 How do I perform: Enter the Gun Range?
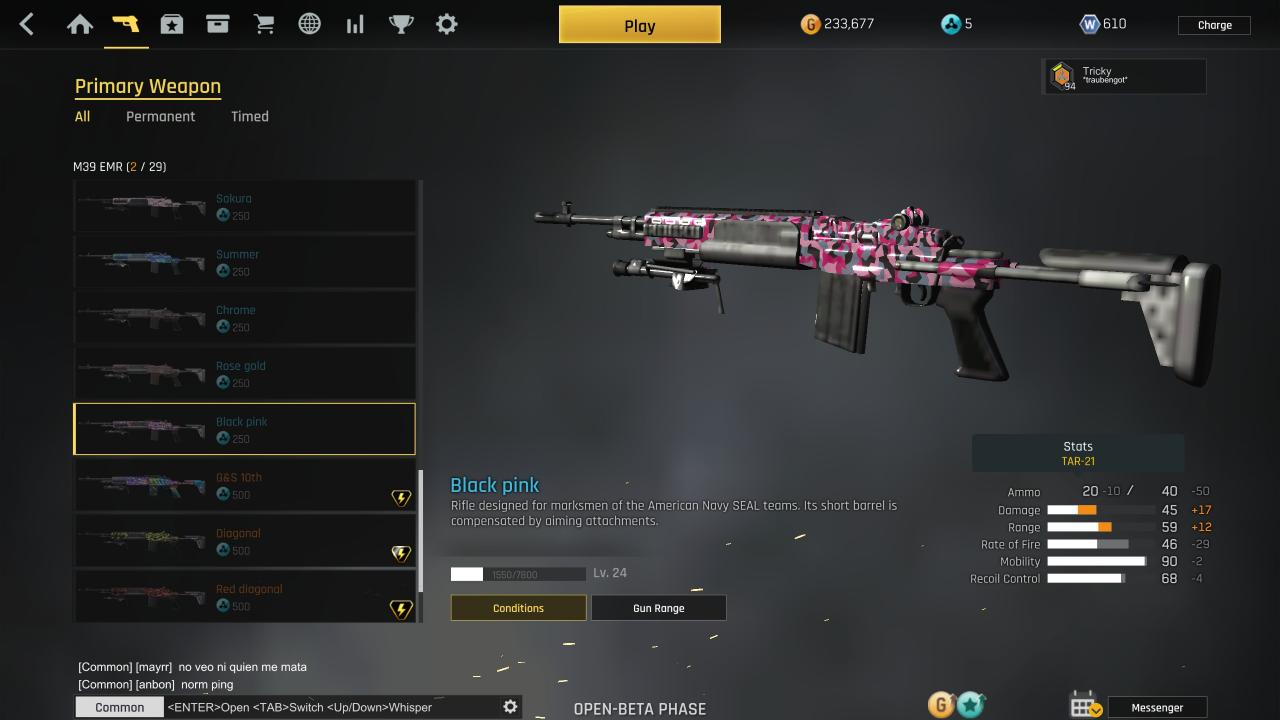tap(658, 608)
